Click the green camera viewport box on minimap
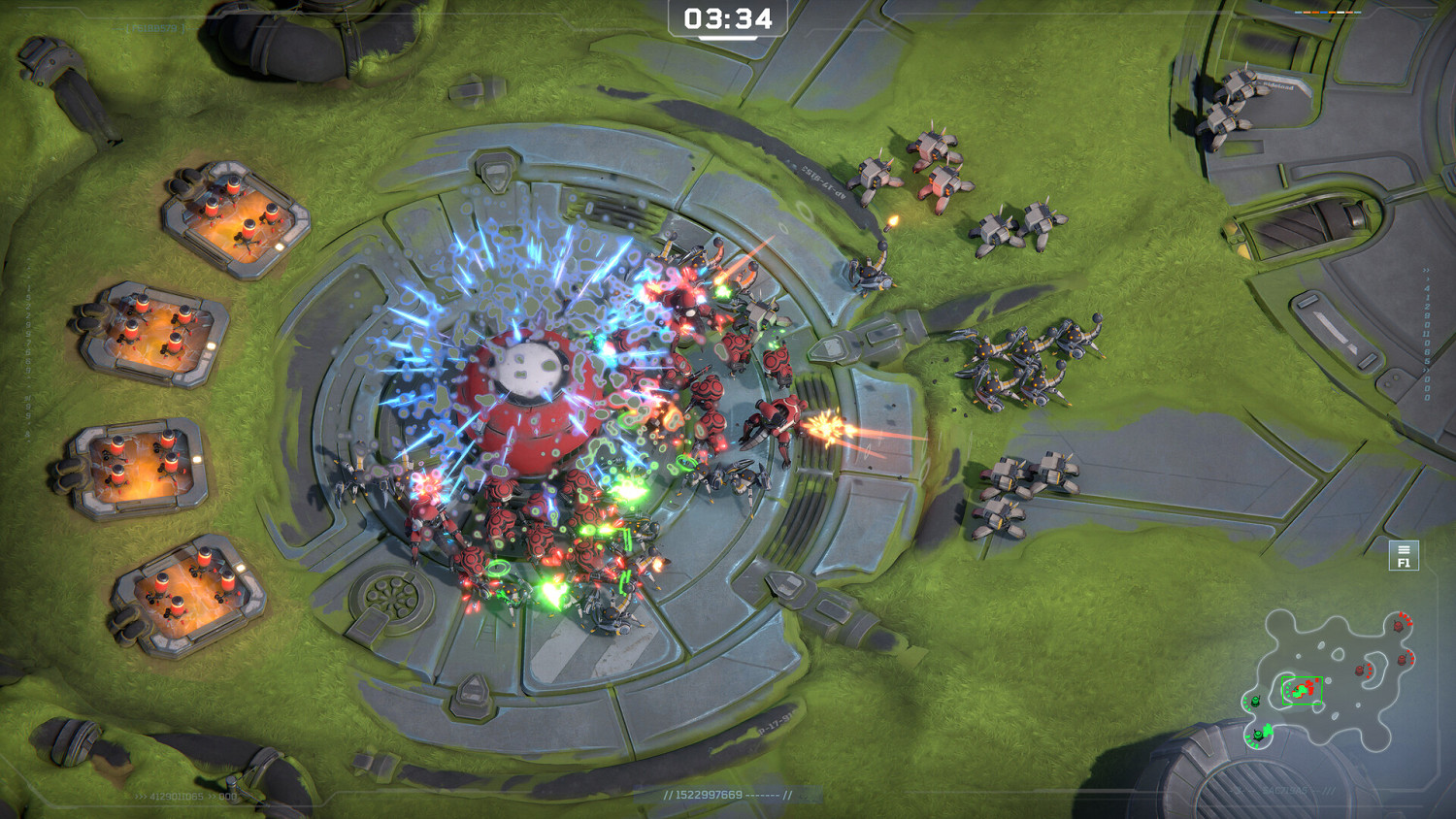This screenshot has width=1456, height=819. [1301, 687]
